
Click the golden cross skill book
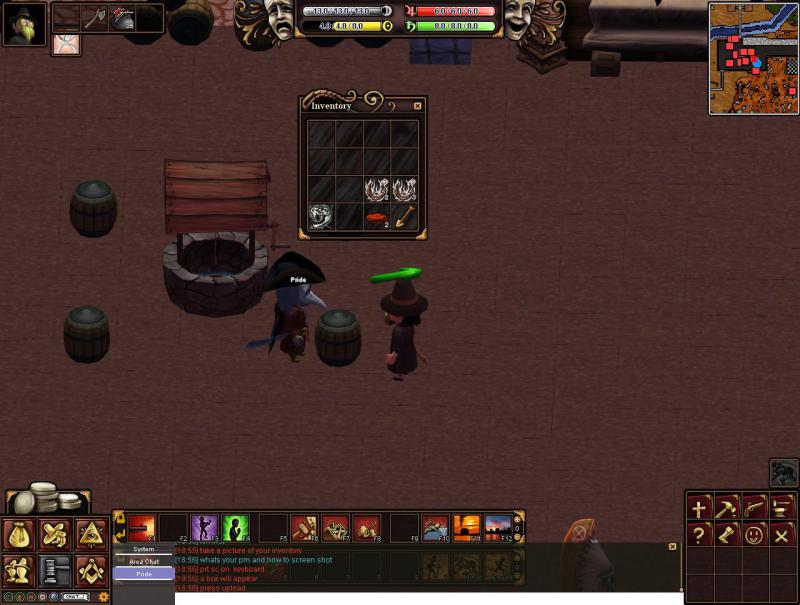pos(699,508)
